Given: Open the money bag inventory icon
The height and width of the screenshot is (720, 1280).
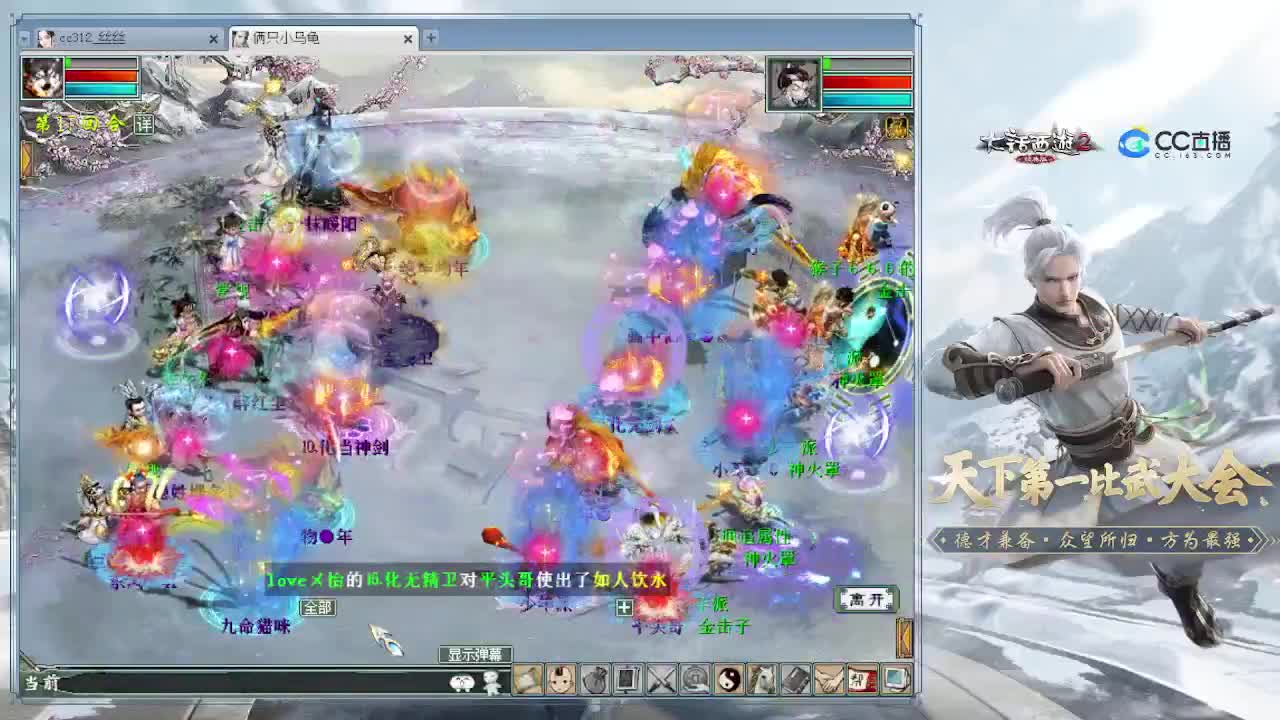Looking at the screenshot, I should (594, 679).
